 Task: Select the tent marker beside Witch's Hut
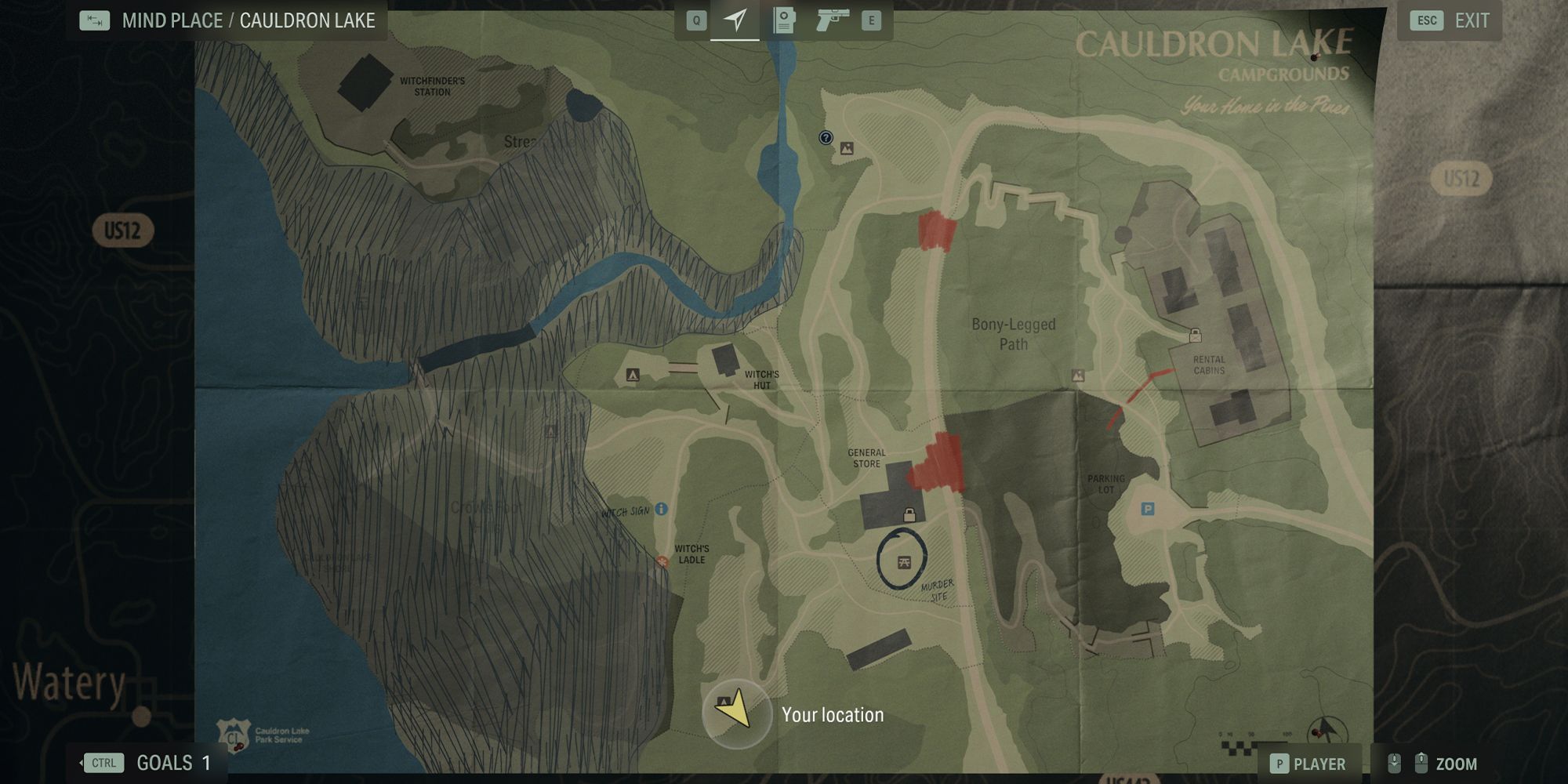coord(633,376)
